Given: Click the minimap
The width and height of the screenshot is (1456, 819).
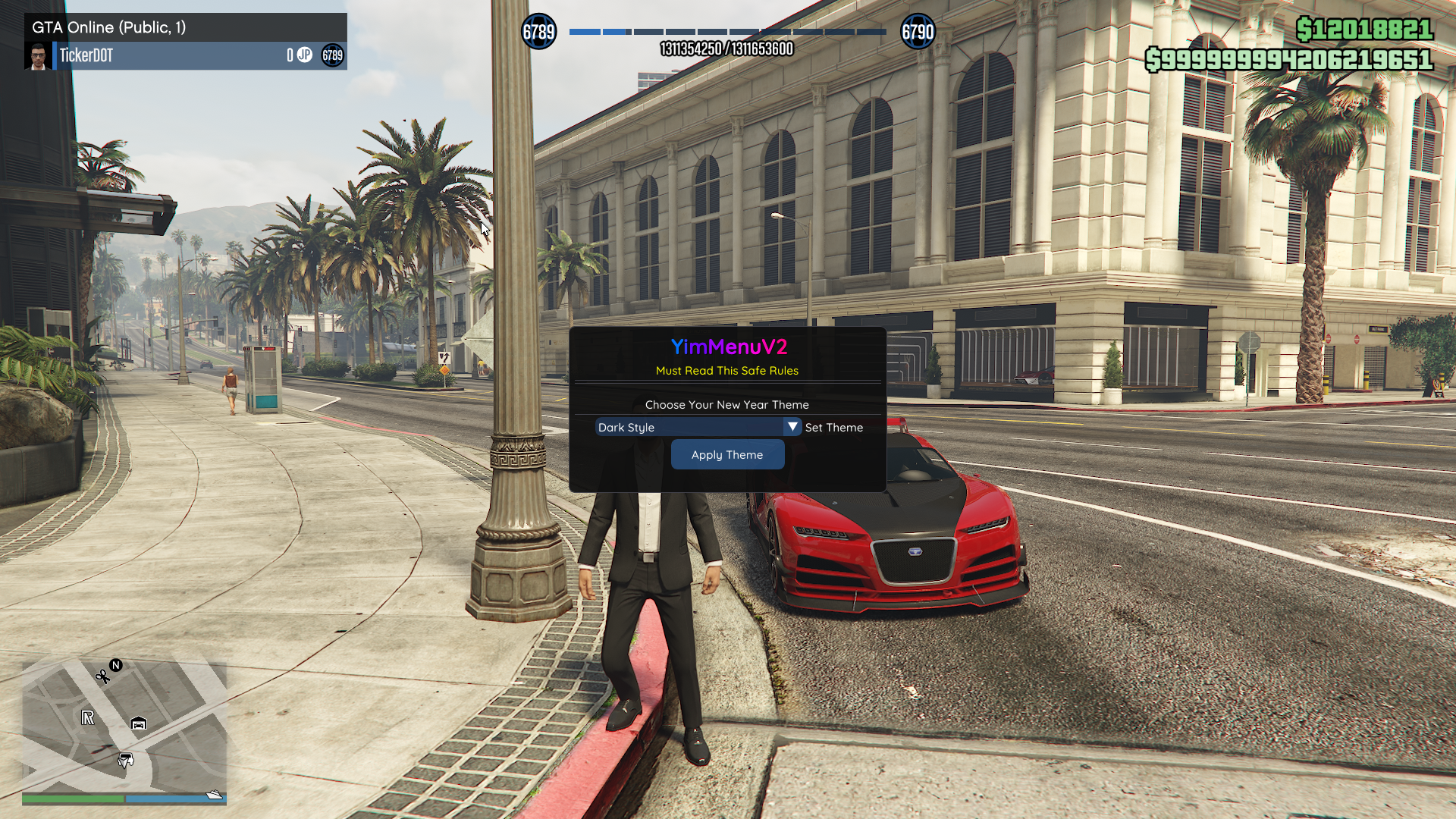Looking at the screenshot, I should pyautogui.click(x=124, y=726).
